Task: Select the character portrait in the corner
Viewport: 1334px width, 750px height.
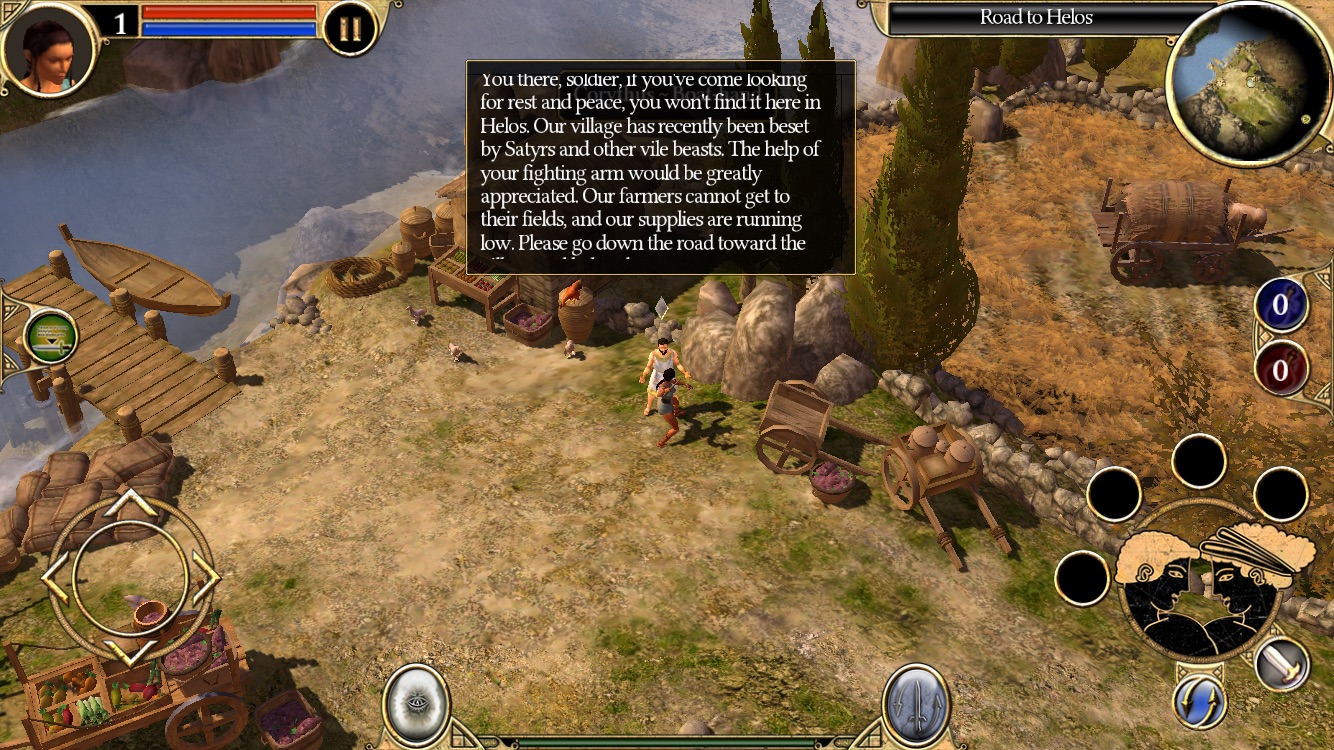Action: (48, 52)
